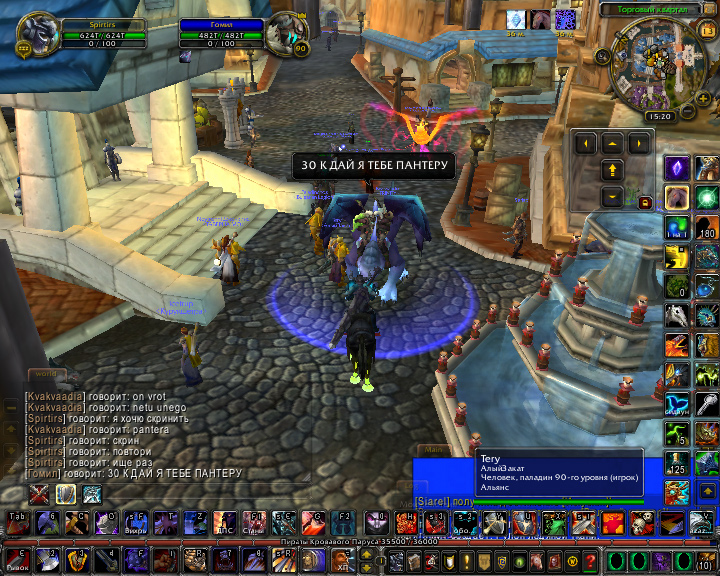720x576 pixels.
Task: Open the Stormwind minimap
Action: pyautogui.click(x=657, y=66)
